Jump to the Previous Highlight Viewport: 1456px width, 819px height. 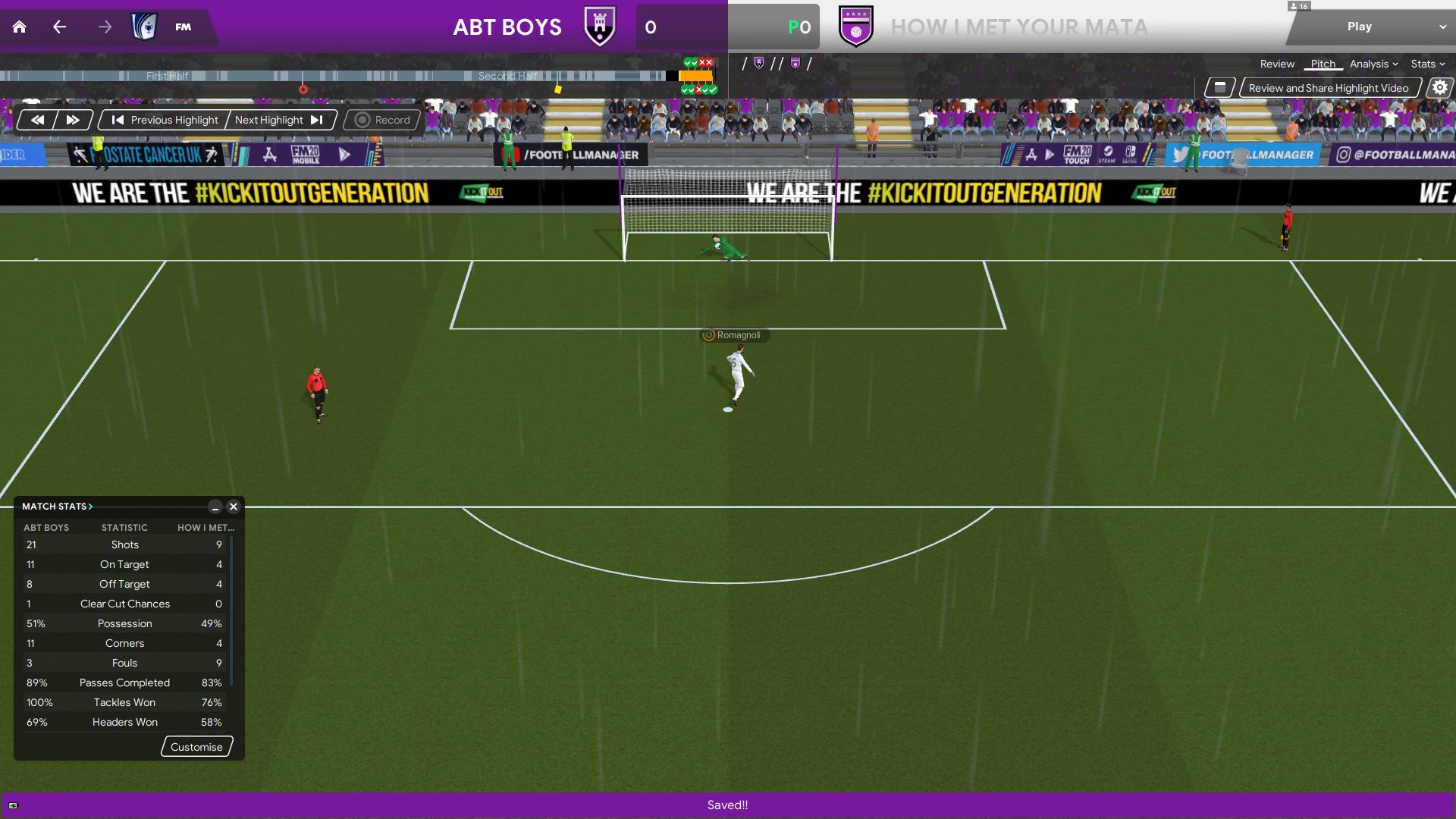[x=165, y=120]
